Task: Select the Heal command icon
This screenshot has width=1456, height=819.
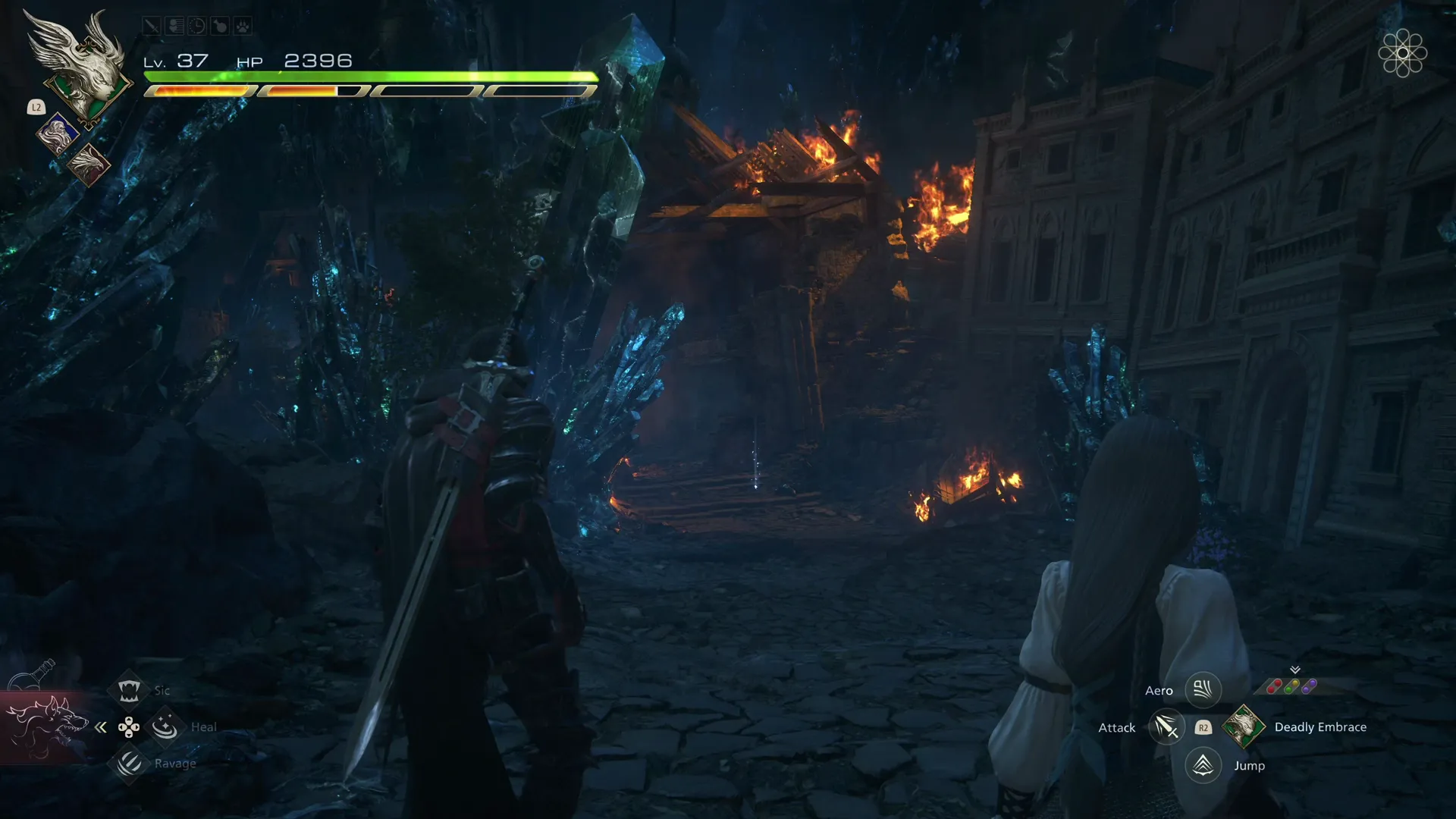Action: point(165,726)
